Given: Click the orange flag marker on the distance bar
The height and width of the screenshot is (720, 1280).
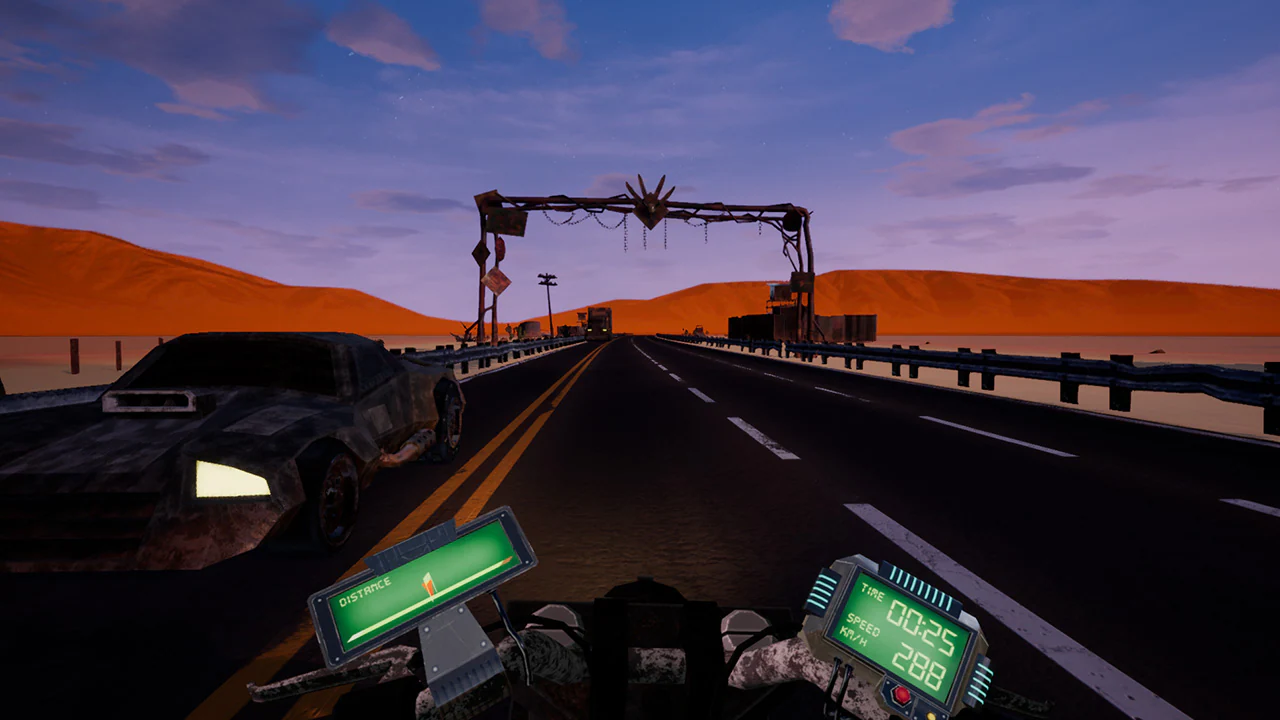Looking at the screenshot, I should coord(428,583).
